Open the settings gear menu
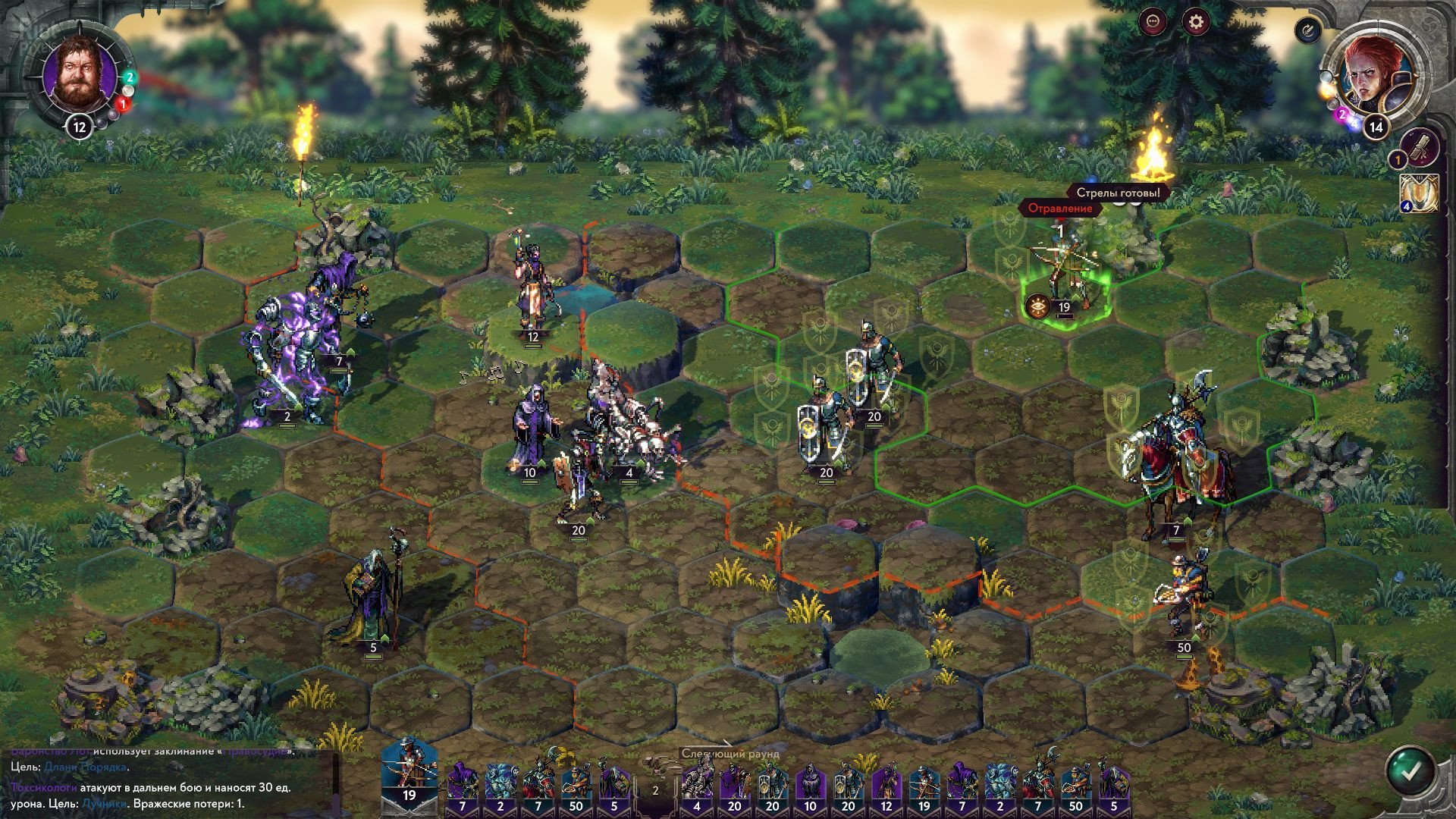This screenshot has width=1456, height=819. coord(1196,22)
